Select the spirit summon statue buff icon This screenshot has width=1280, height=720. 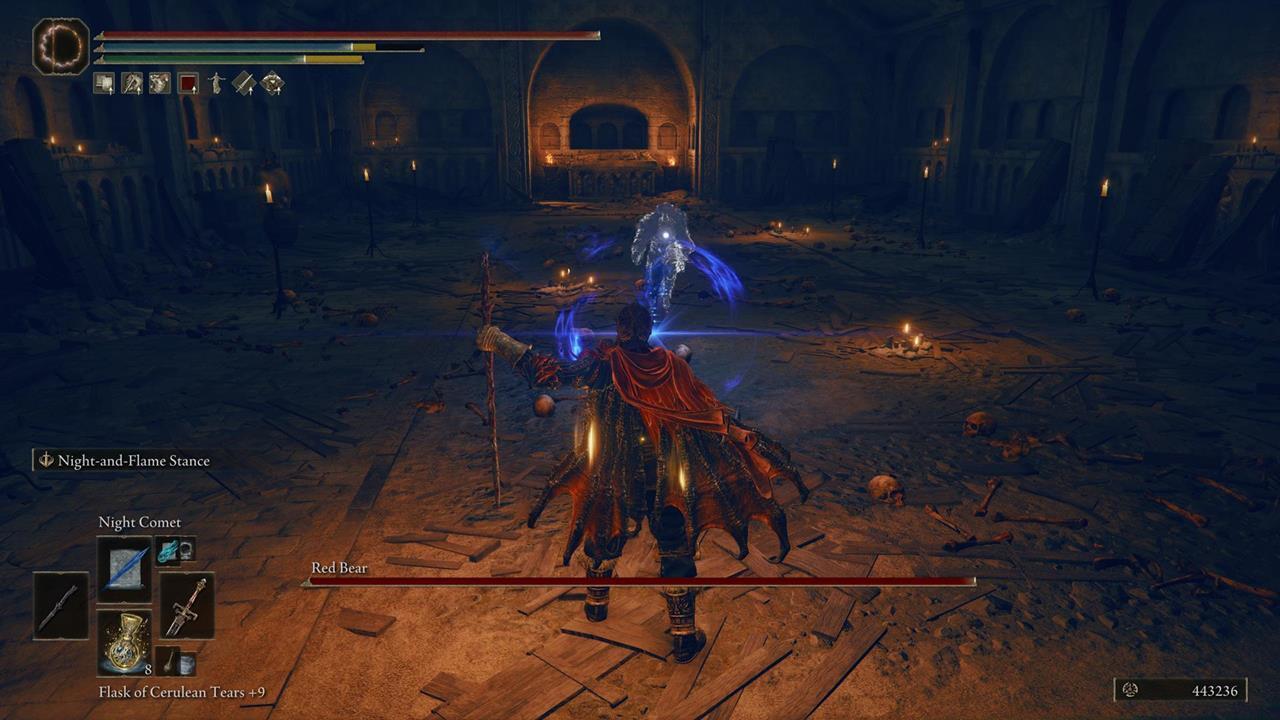pyautogui.click(x=216, y=83)
